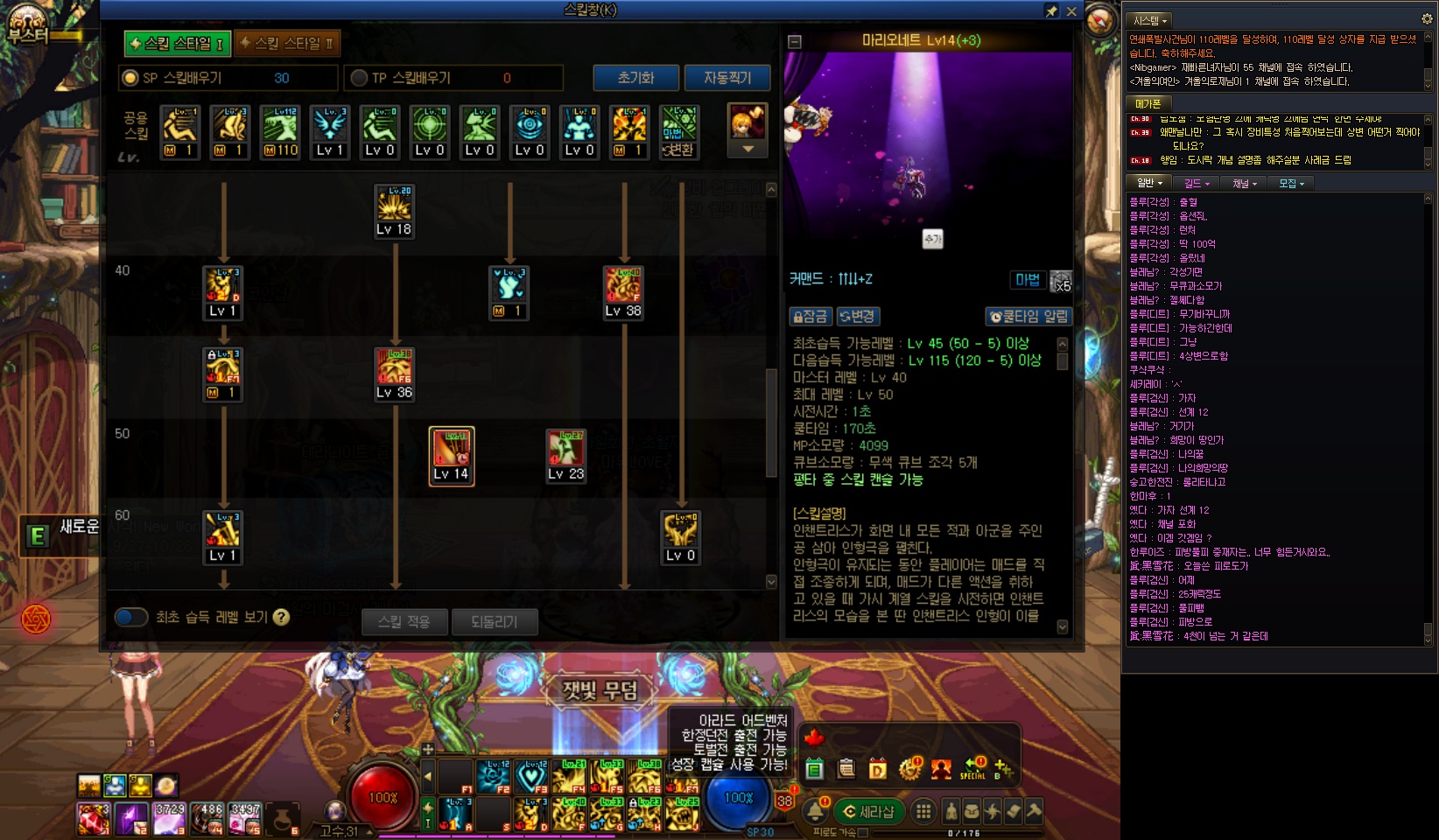1439x840 pixels.
Task: Select the Lv 36 skill icon
Action: (394, 374)
